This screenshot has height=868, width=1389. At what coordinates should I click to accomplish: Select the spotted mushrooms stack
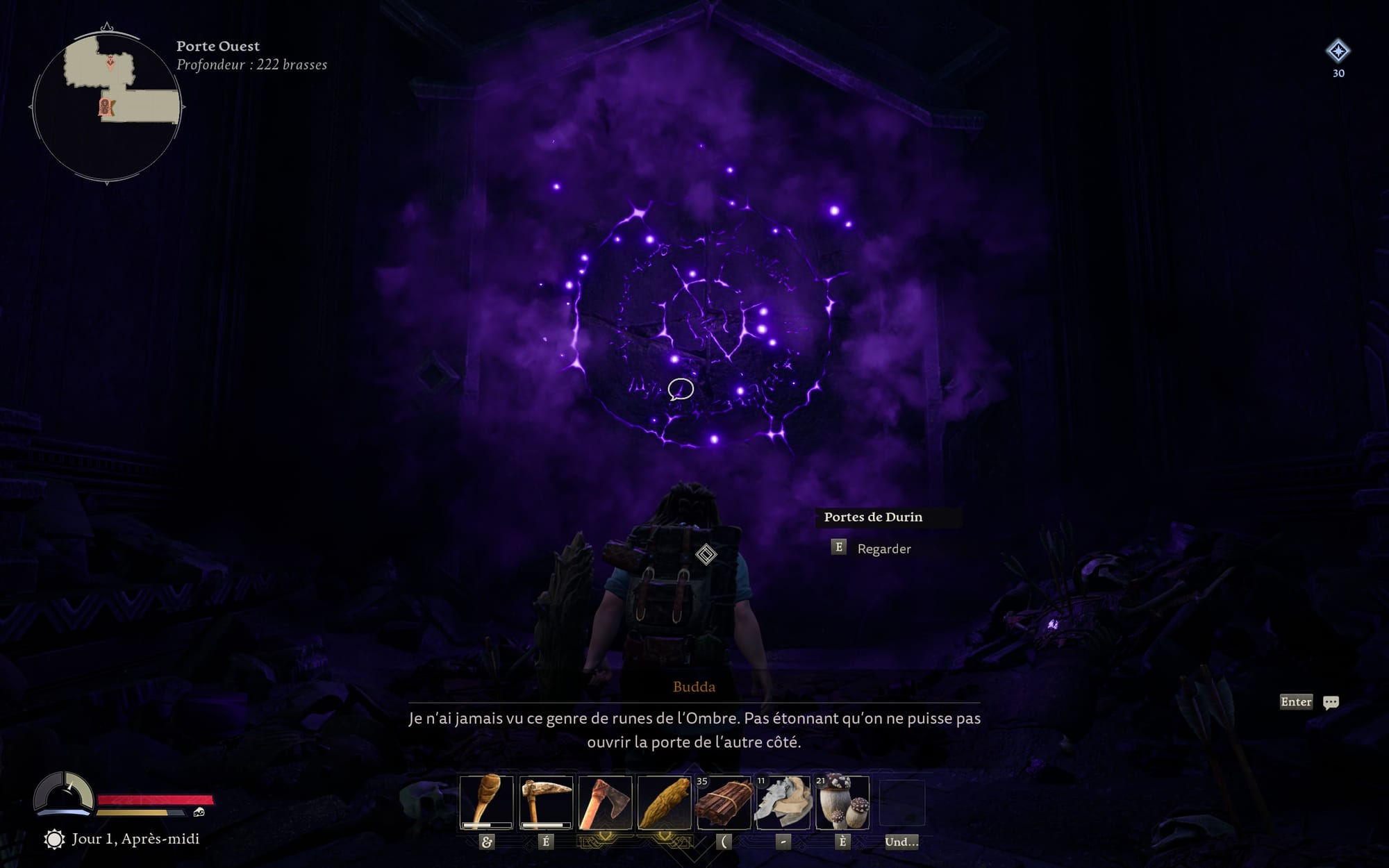pos(842,802)
